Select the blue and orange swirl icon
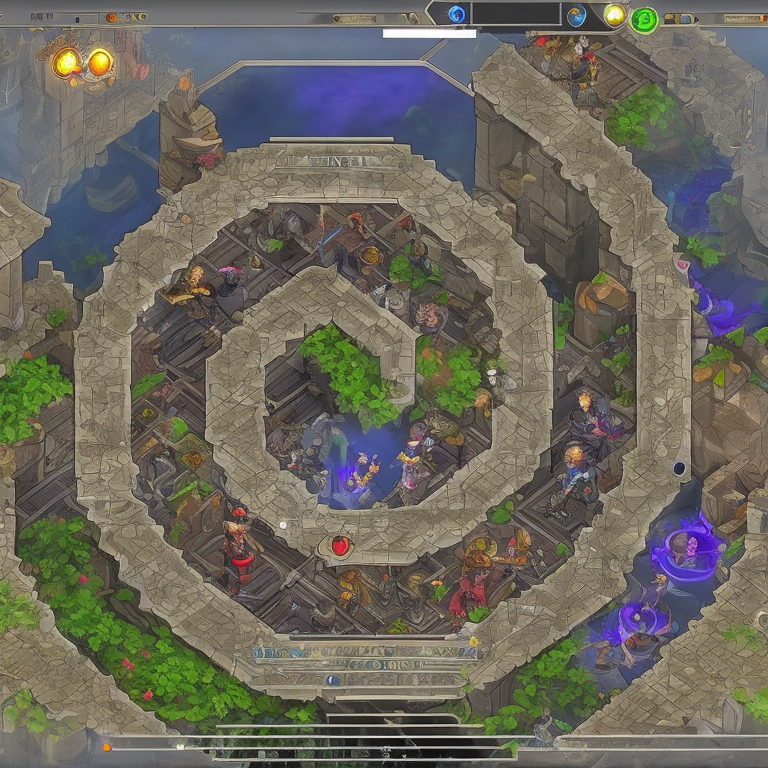768x768 pixels. tap(576, 15)
